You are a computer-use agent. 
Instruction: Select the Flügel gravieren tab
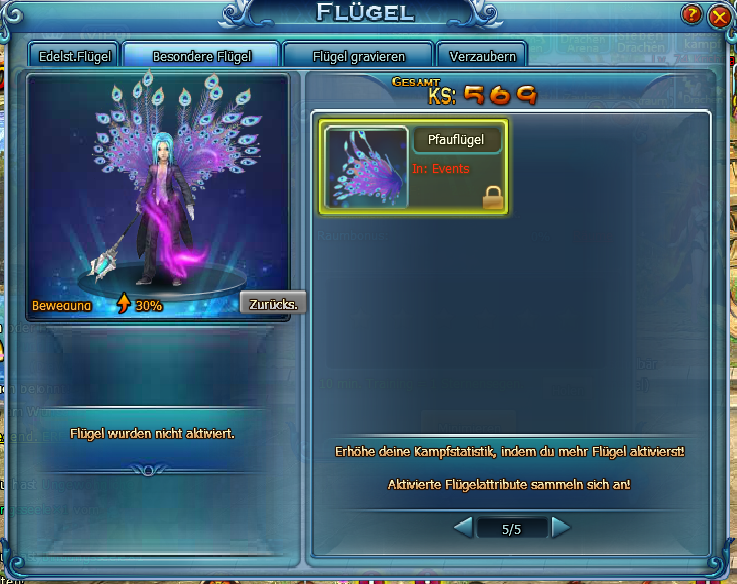point(358,56)
